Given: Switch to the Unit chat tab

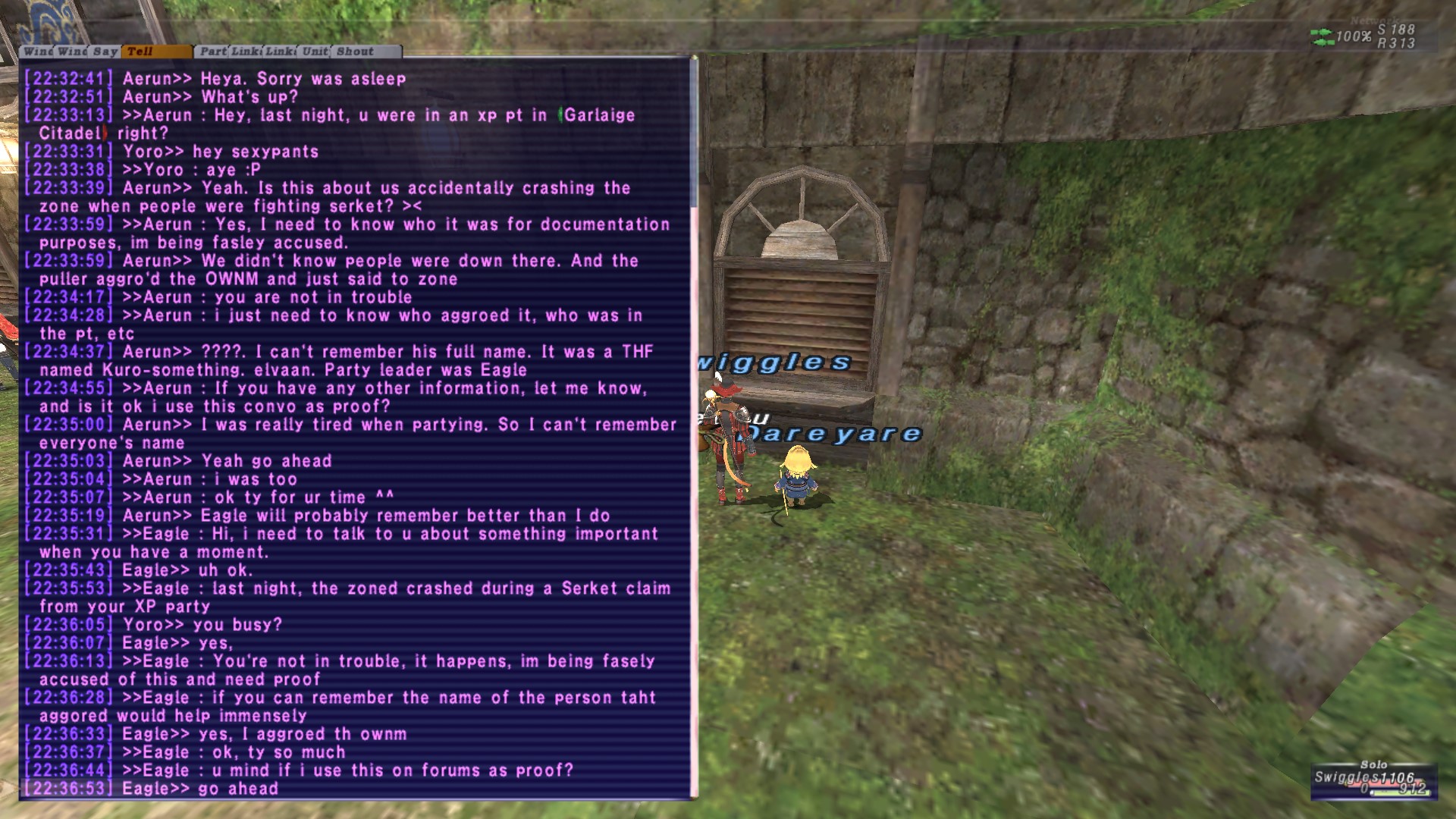Looking at the screenshot, I should pos(315,52).
